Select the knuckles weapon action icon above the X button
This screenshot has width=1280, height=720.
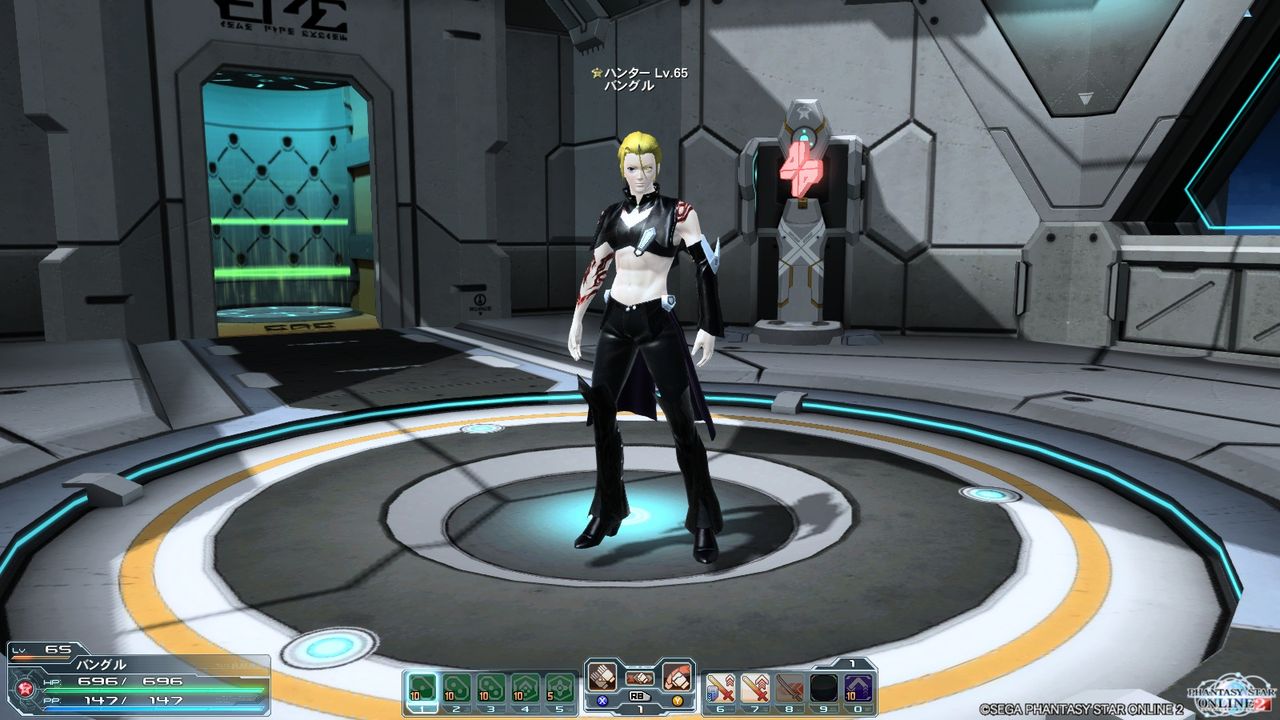coord(601,676)
